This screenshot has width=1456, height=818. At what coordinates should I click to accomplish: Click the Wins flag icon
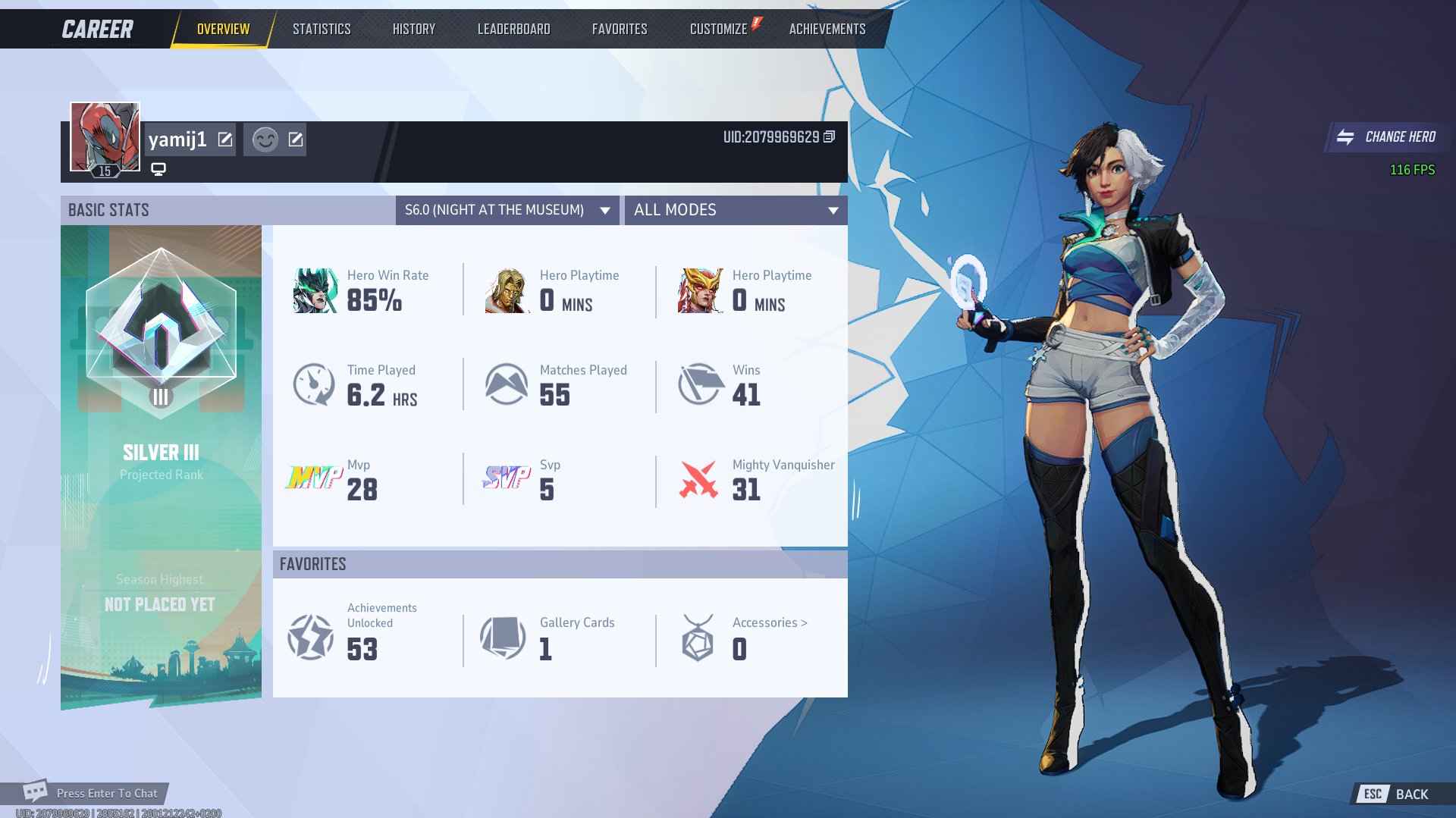pyautogui.click(x=699, y=384)
